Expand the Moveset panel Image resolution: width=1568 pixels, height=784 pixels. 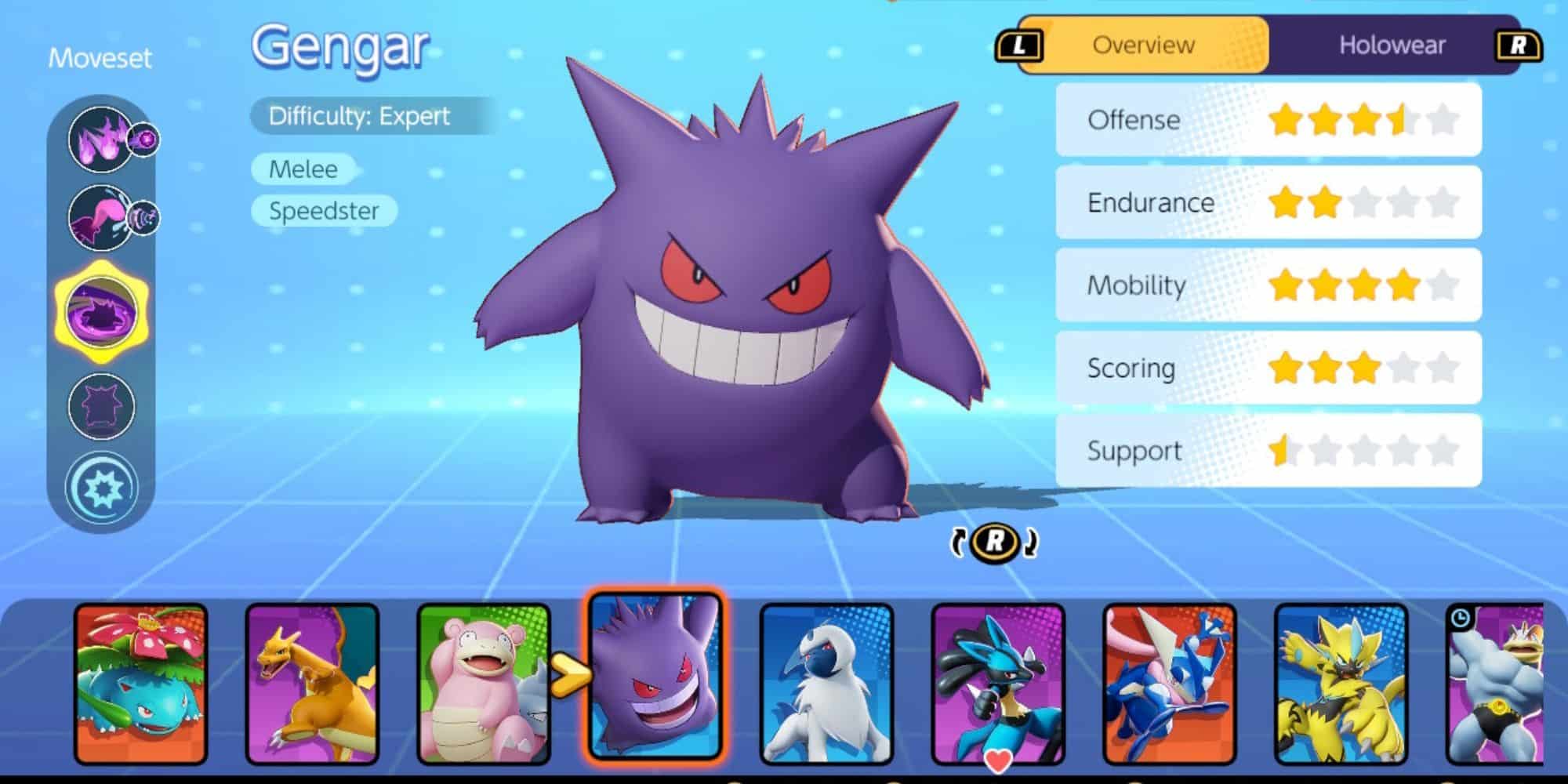pos(100,59)
